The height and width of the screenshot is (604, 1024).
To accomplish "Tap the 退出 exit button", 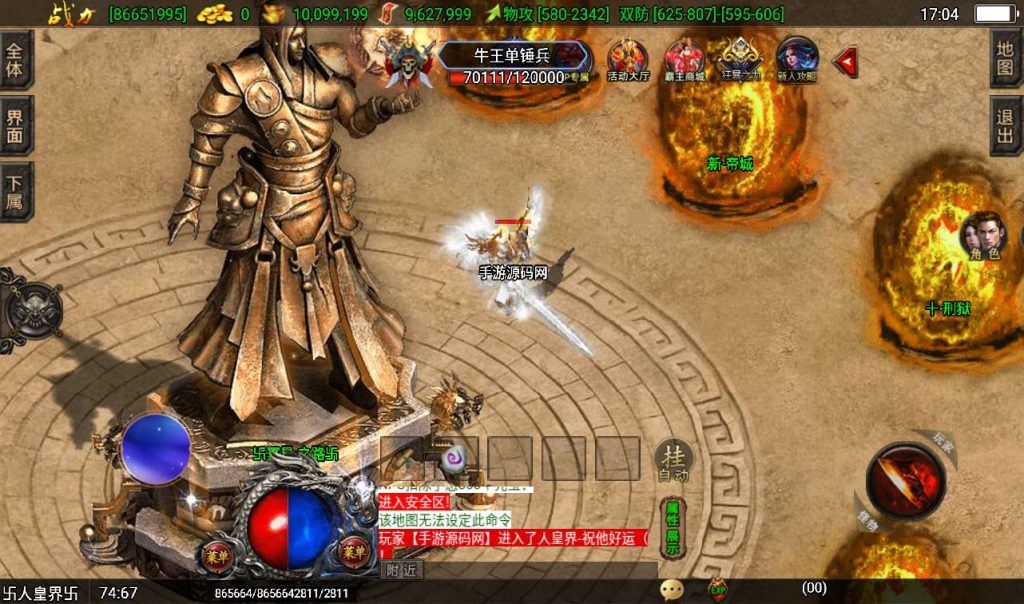I will pos(1006,126).
